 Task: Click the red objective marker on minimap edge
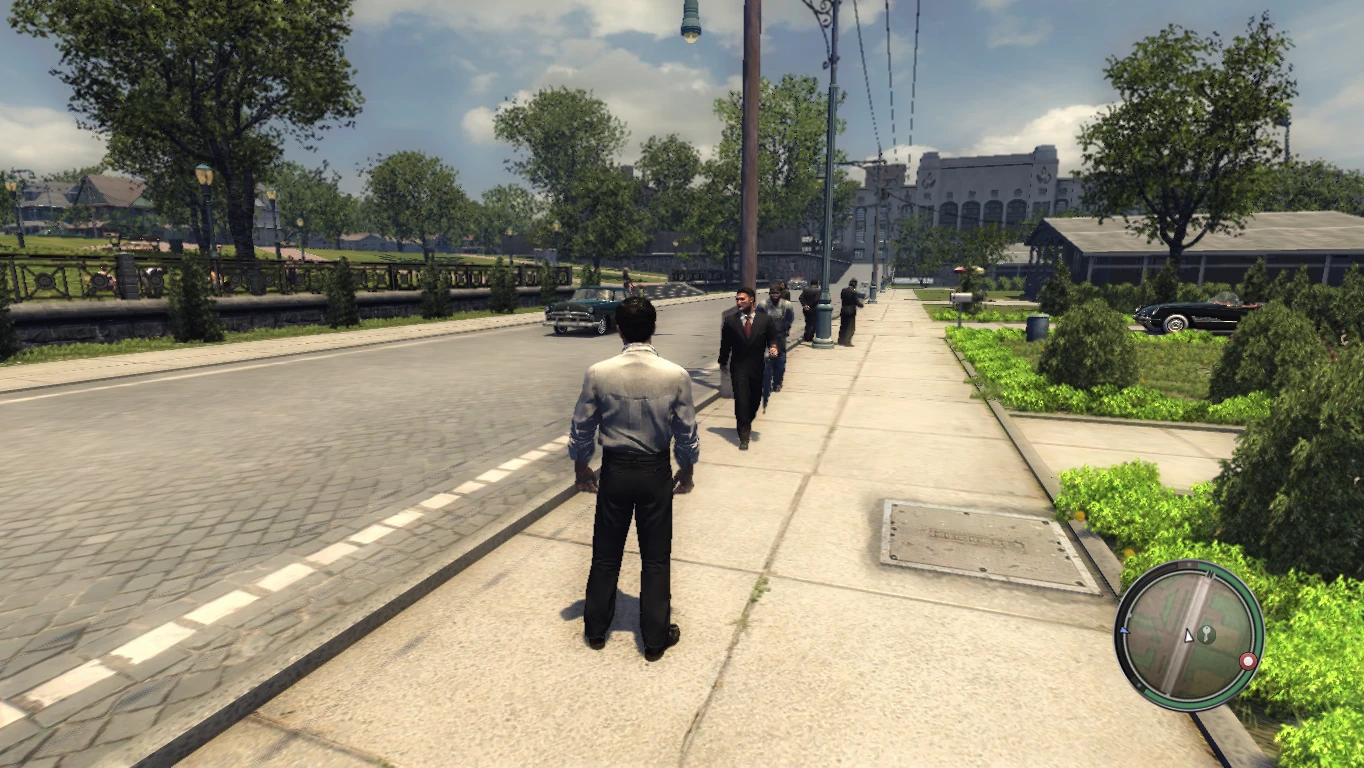1248,660
